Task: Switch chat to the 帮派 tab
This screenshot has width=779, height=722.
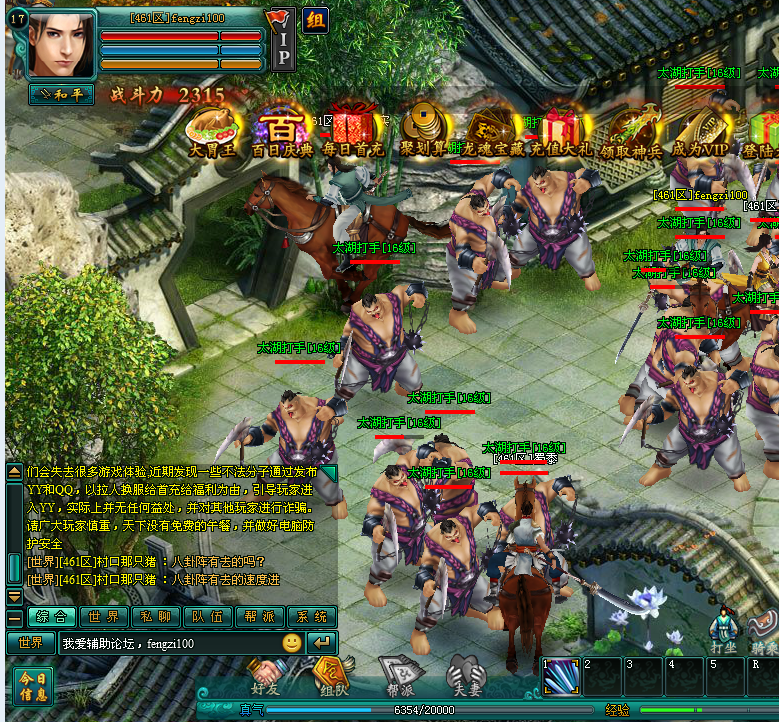Action: (260, 617)
